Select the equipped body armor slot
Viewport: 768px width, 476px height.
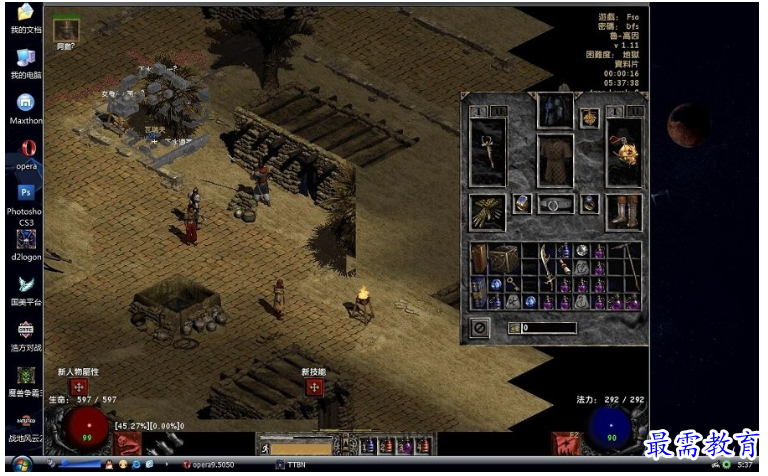coord(555,160)
